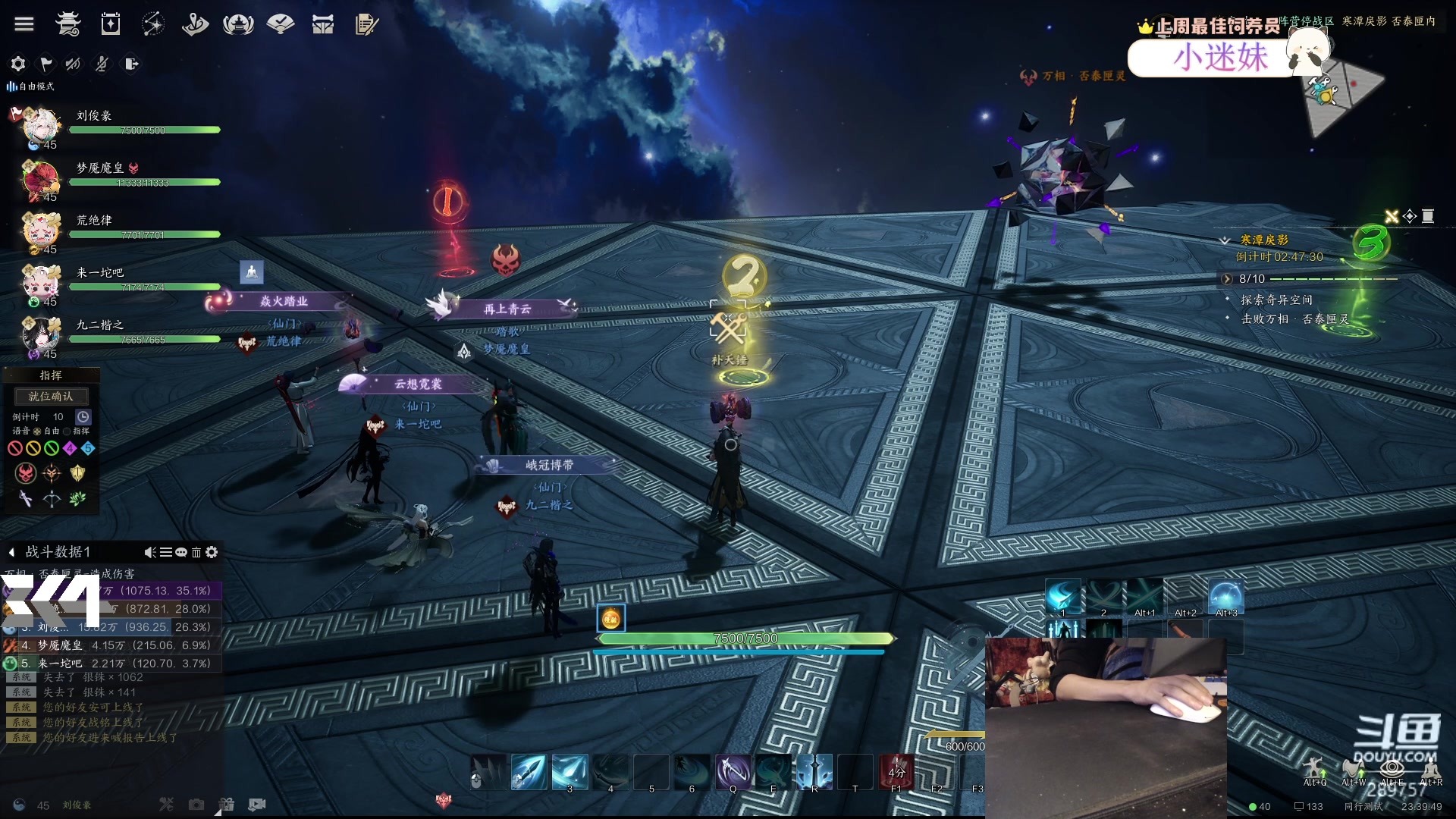Click the leave team exit icon

pyautogui.click(x=131, y=64)
